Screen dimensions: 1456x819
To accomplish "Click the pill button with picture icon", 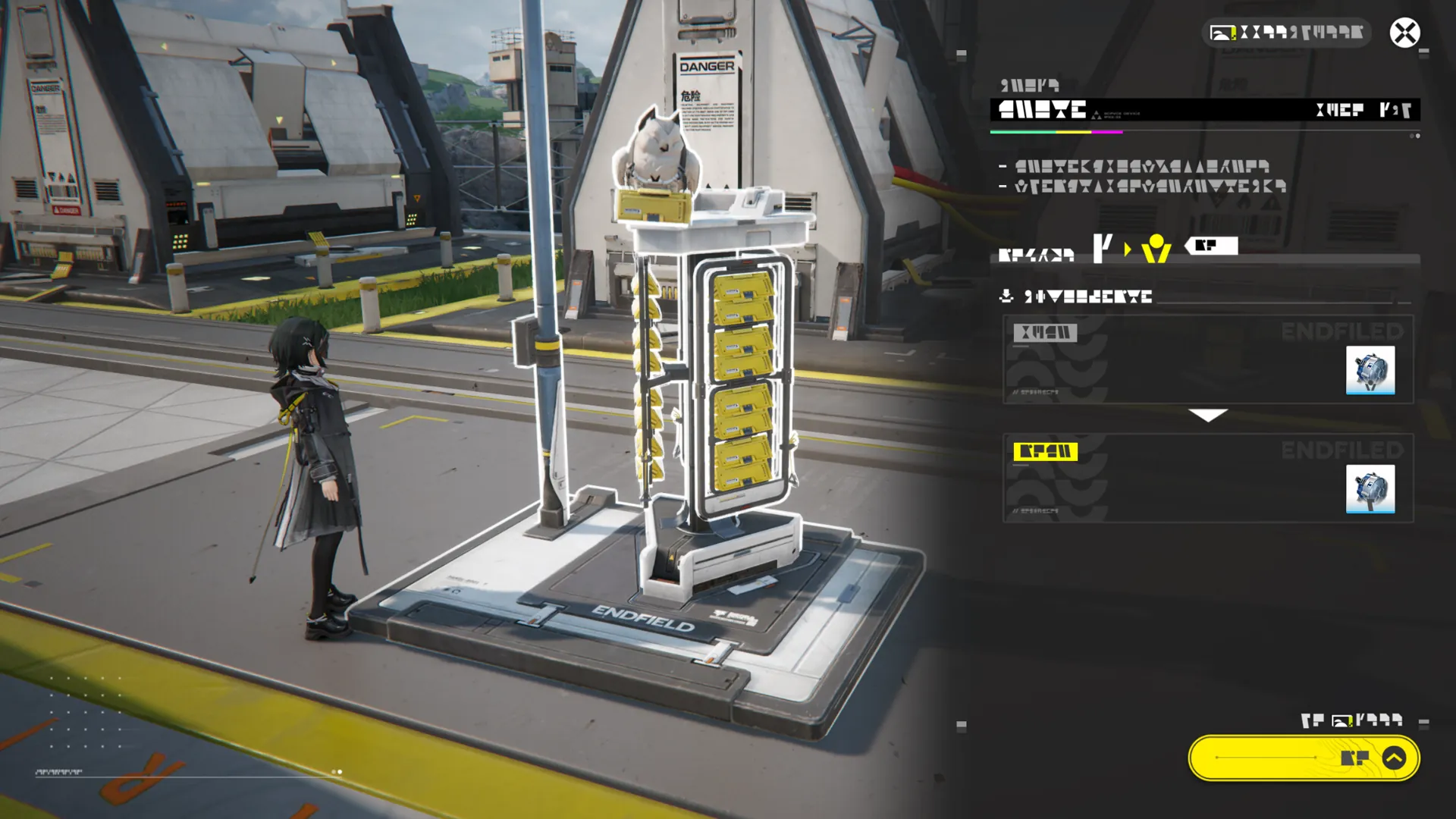I will 1286,33.
